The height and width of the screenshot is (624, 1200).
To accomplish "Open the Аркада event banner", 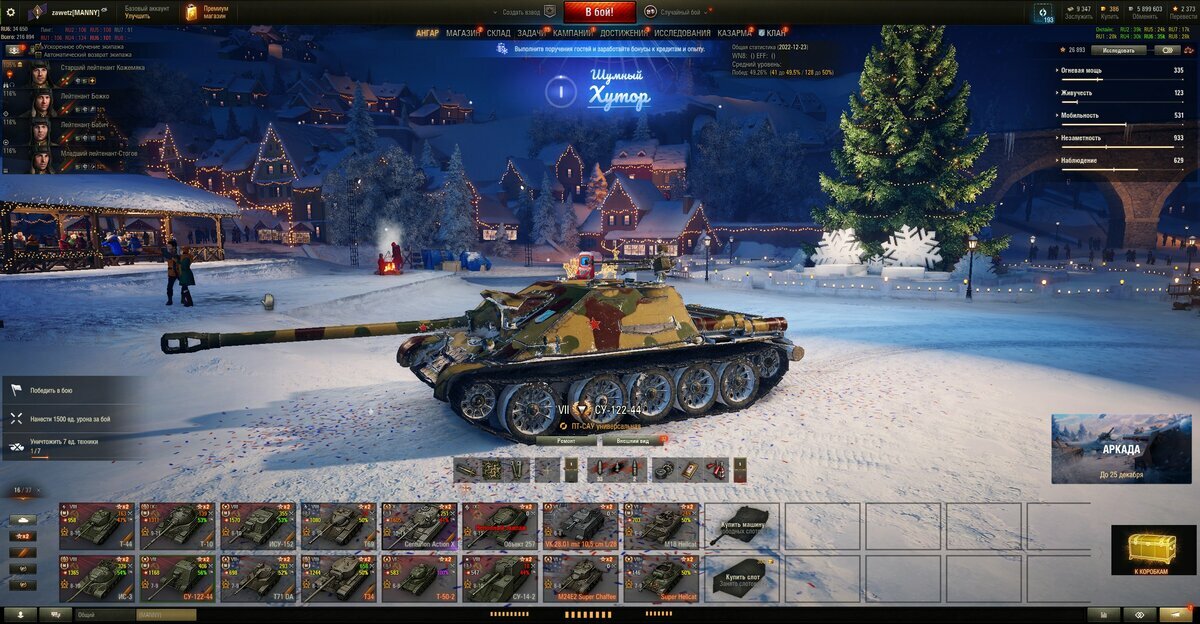I will coord(1120,448).
